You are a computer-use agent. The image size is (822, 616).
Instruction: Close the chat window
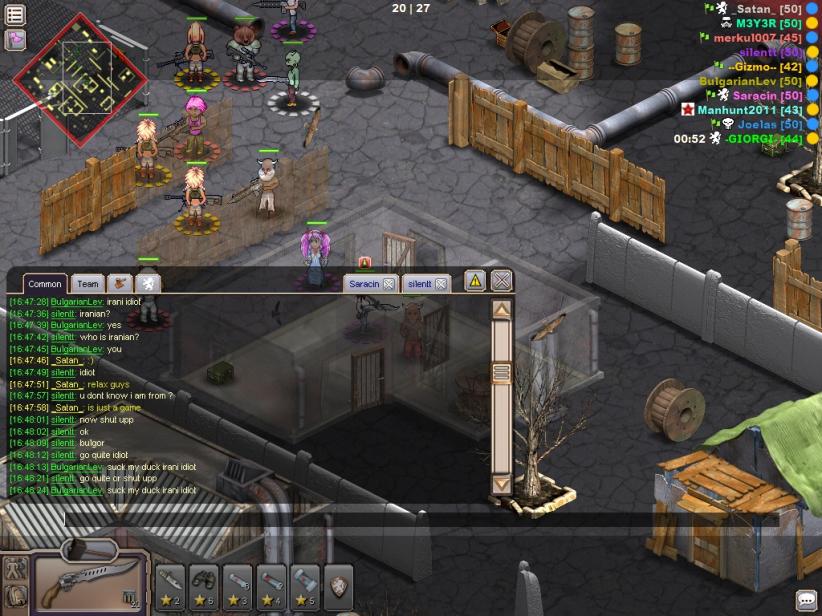pos(502,281)
